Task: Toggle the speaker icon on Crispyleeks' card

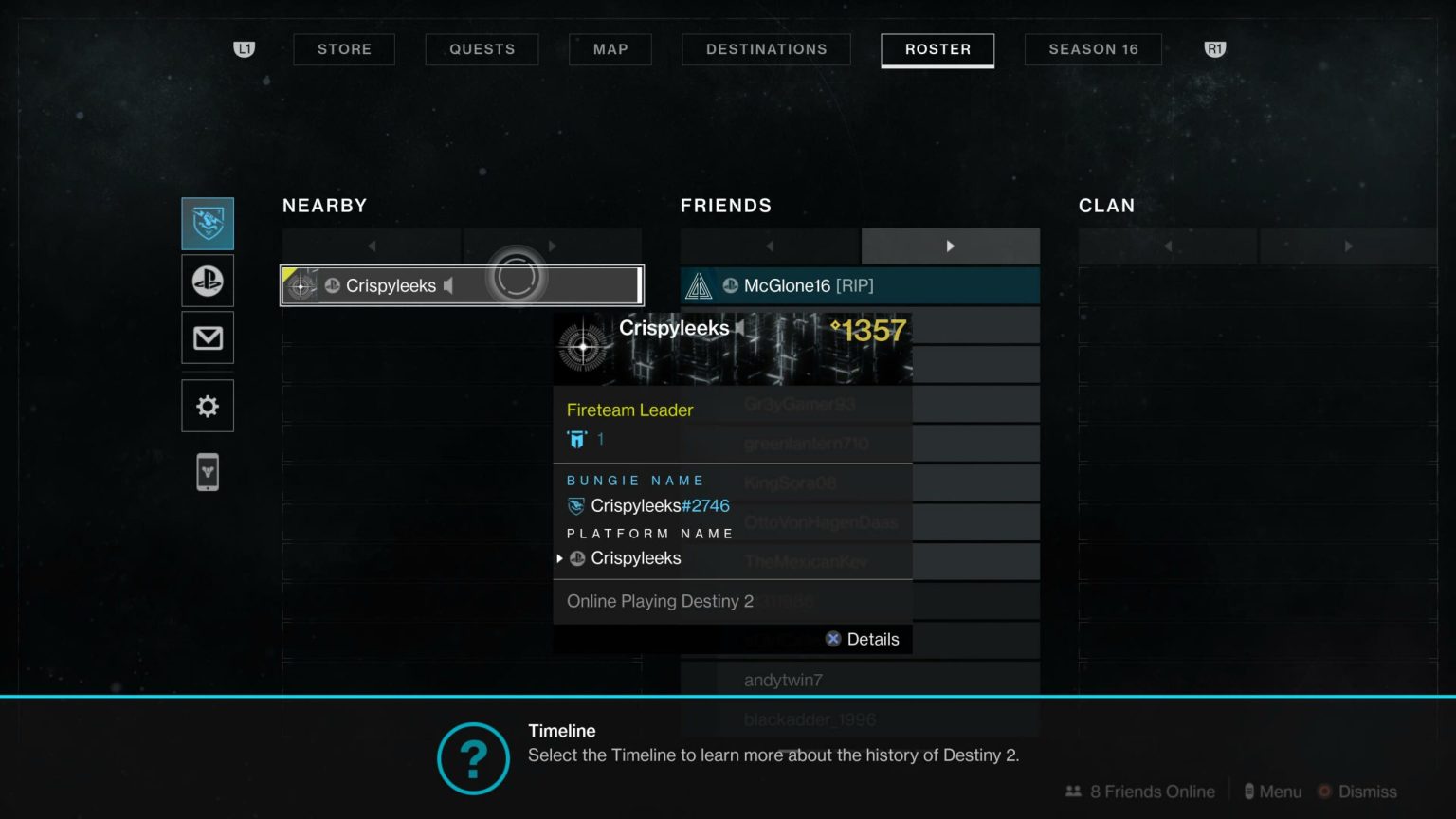Action: coord(740,329)
